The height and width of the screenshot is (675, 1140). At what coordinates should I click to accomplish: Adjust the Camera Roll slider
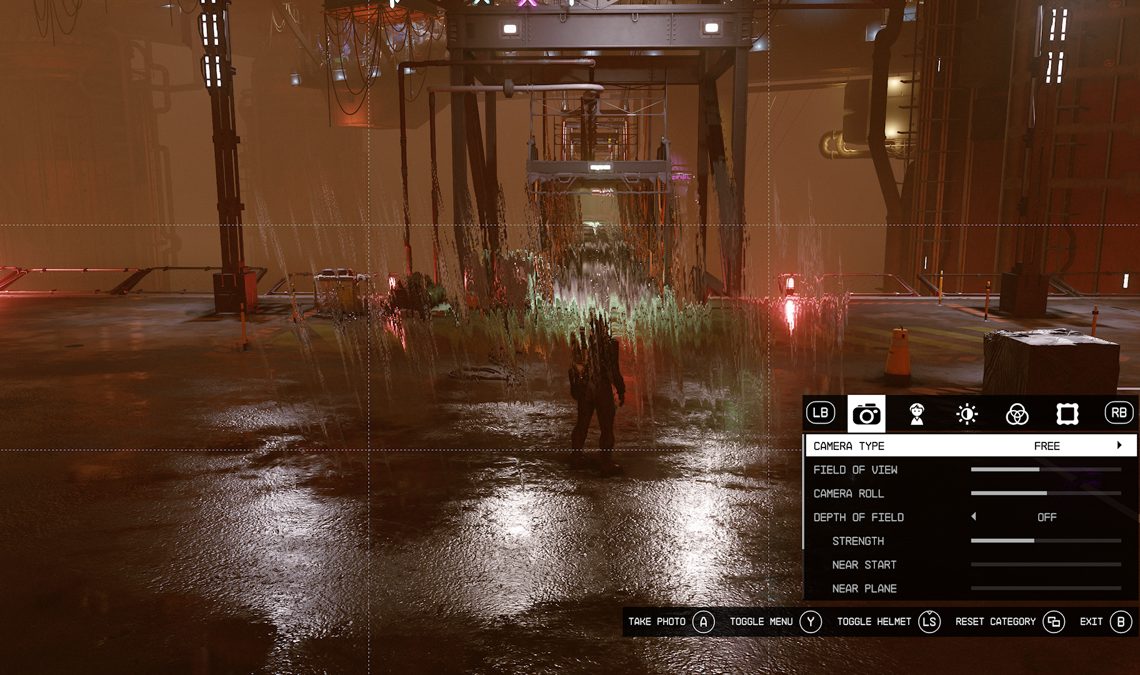click(x=1045, y=493)
